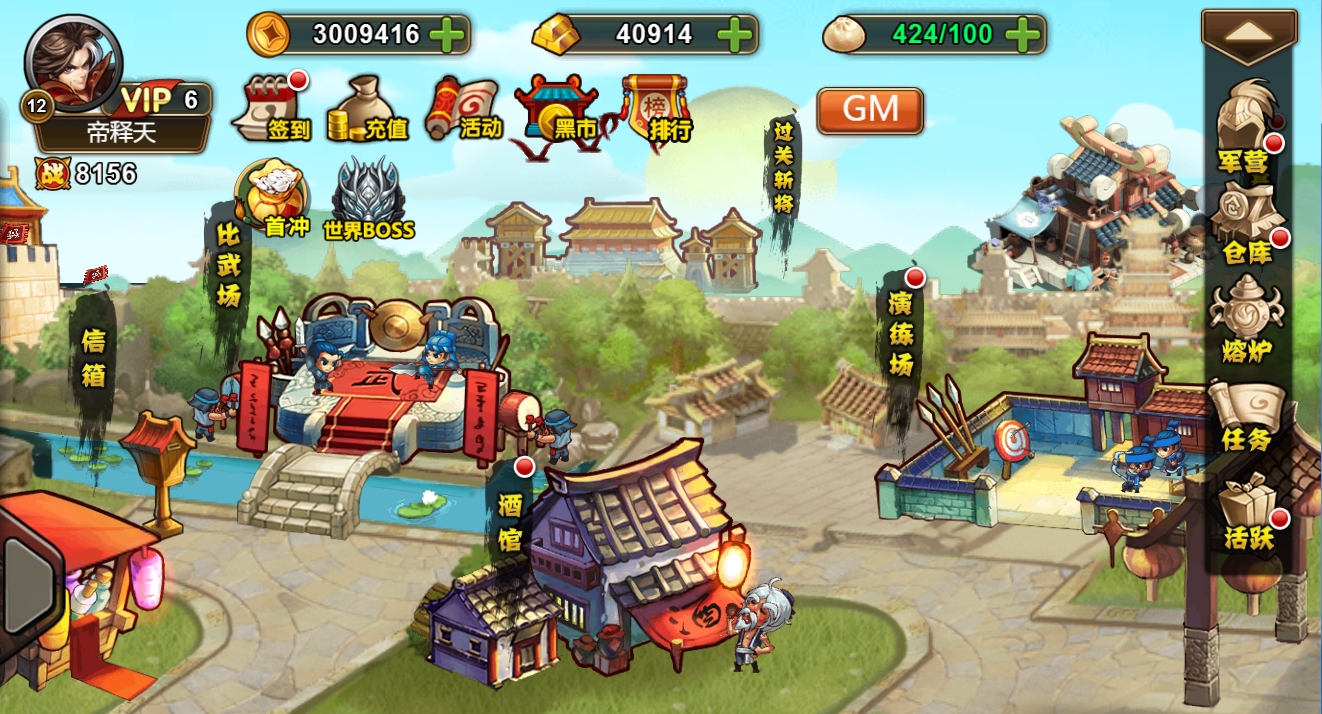Add more gold coins with plus button
Image resolution: width=1322 pixels, height=714 pixels.
pos(447,35)
